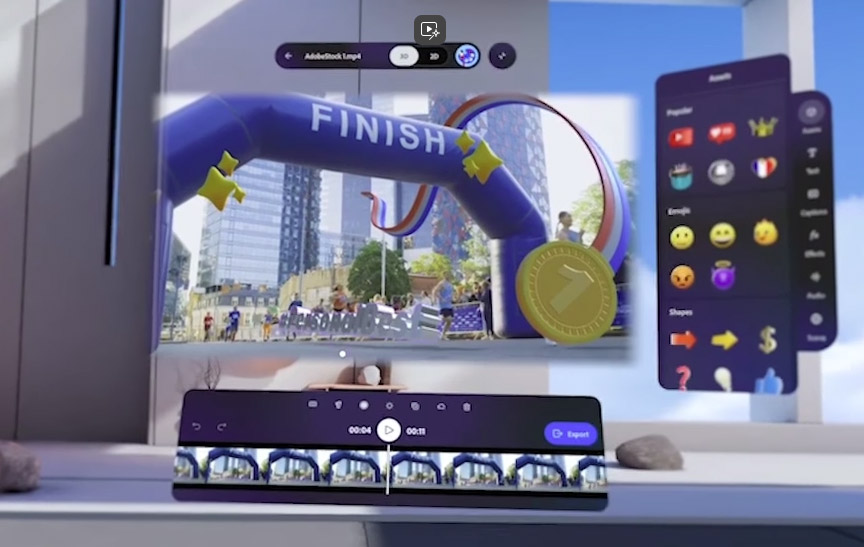The height and width of the screenshot is (547, 864).
Task: Switch the view mode to 3D
Action: (x=404, y=56)
